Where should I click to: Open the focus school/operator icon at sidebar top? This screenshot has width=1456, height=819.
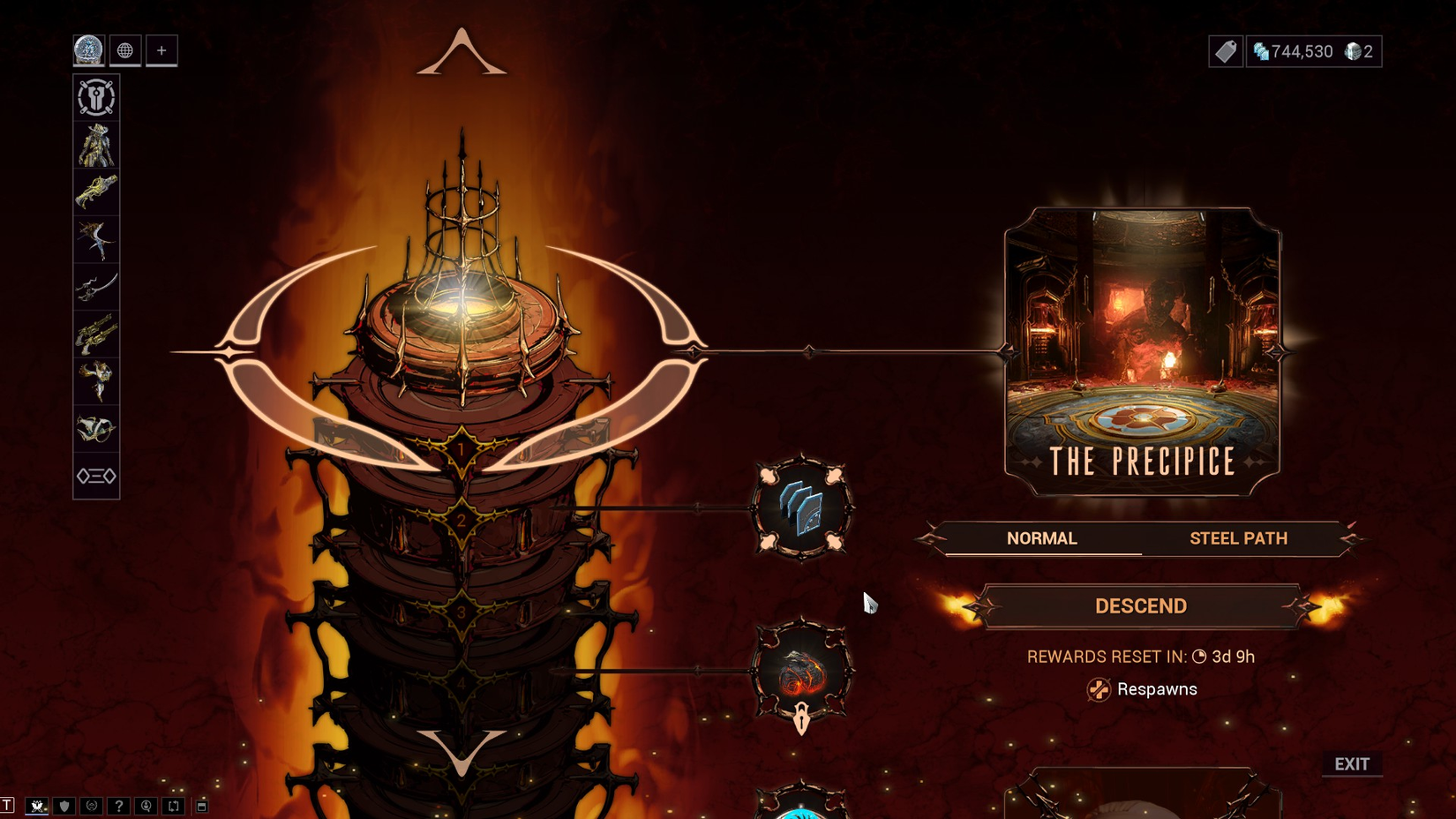pyautogui.click(x=95, y=97)
